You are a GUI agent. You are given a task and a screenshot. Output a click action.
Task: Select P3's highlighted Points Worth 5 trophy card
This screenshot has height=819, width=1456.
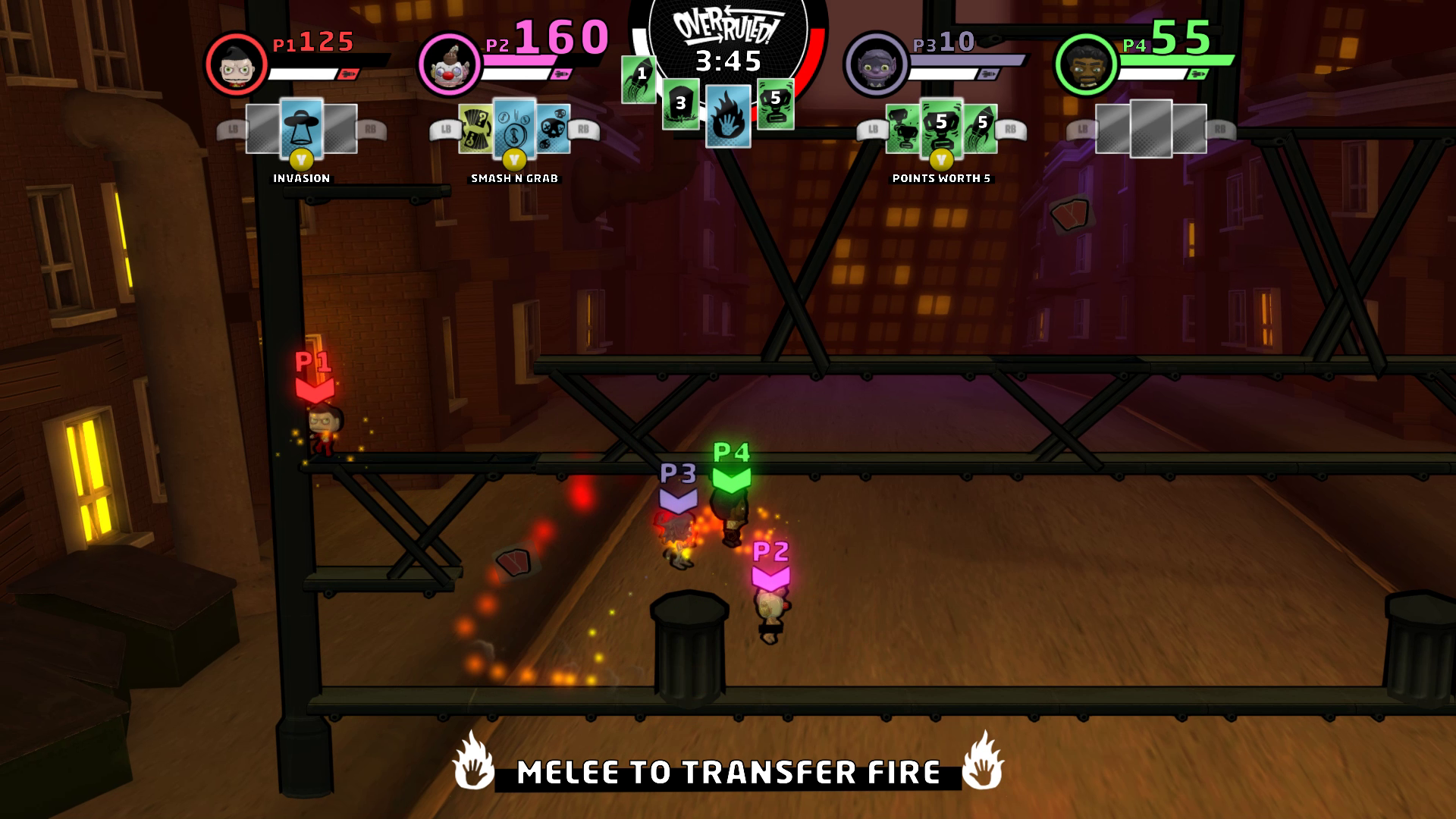(941, 127)
